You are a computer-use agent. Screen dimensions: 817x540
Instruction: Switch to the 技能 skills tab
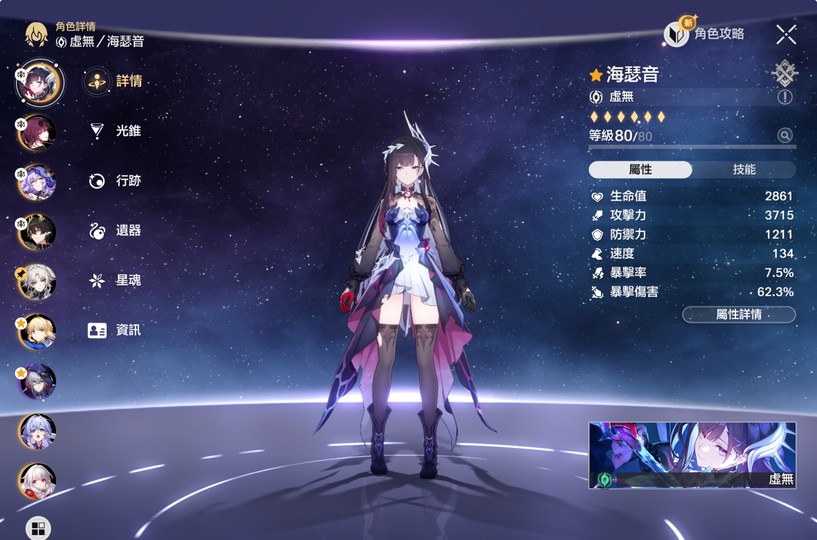coord(744,170)
